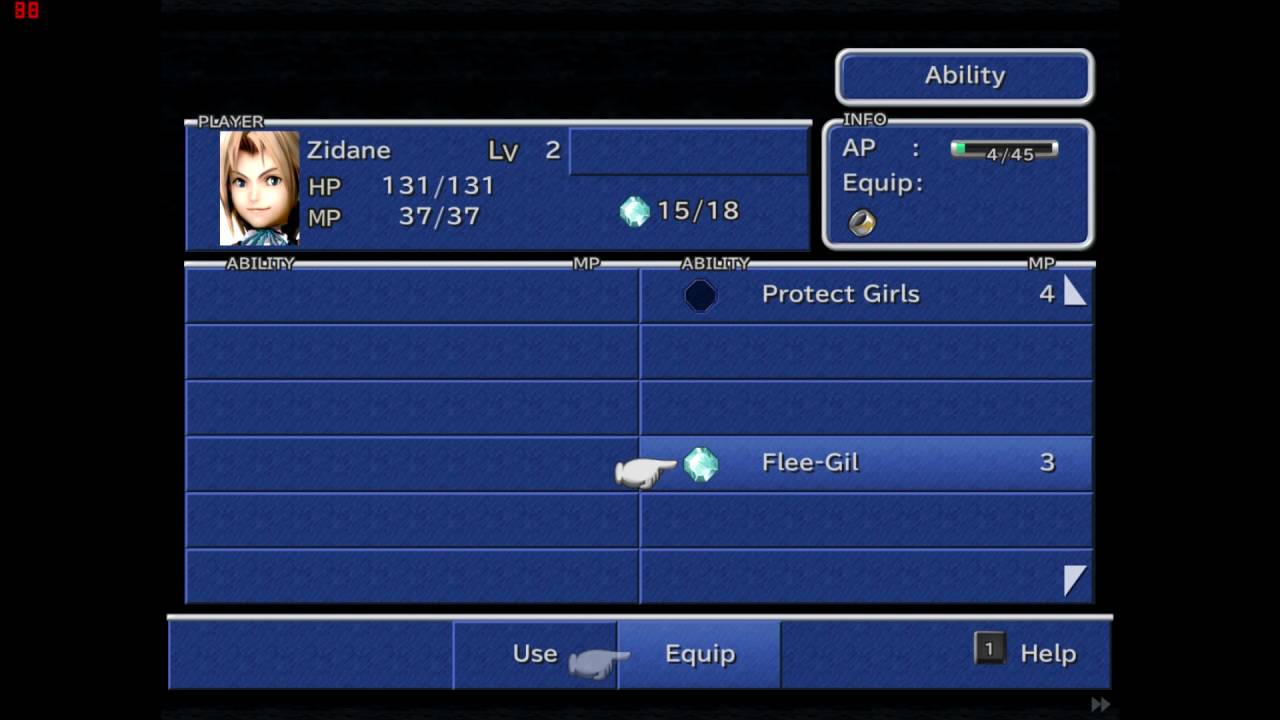Viewport: 1280px width, 720px height.
Task: Click the page-up triangle beside Protect Girls
Action: (1075, 291)
